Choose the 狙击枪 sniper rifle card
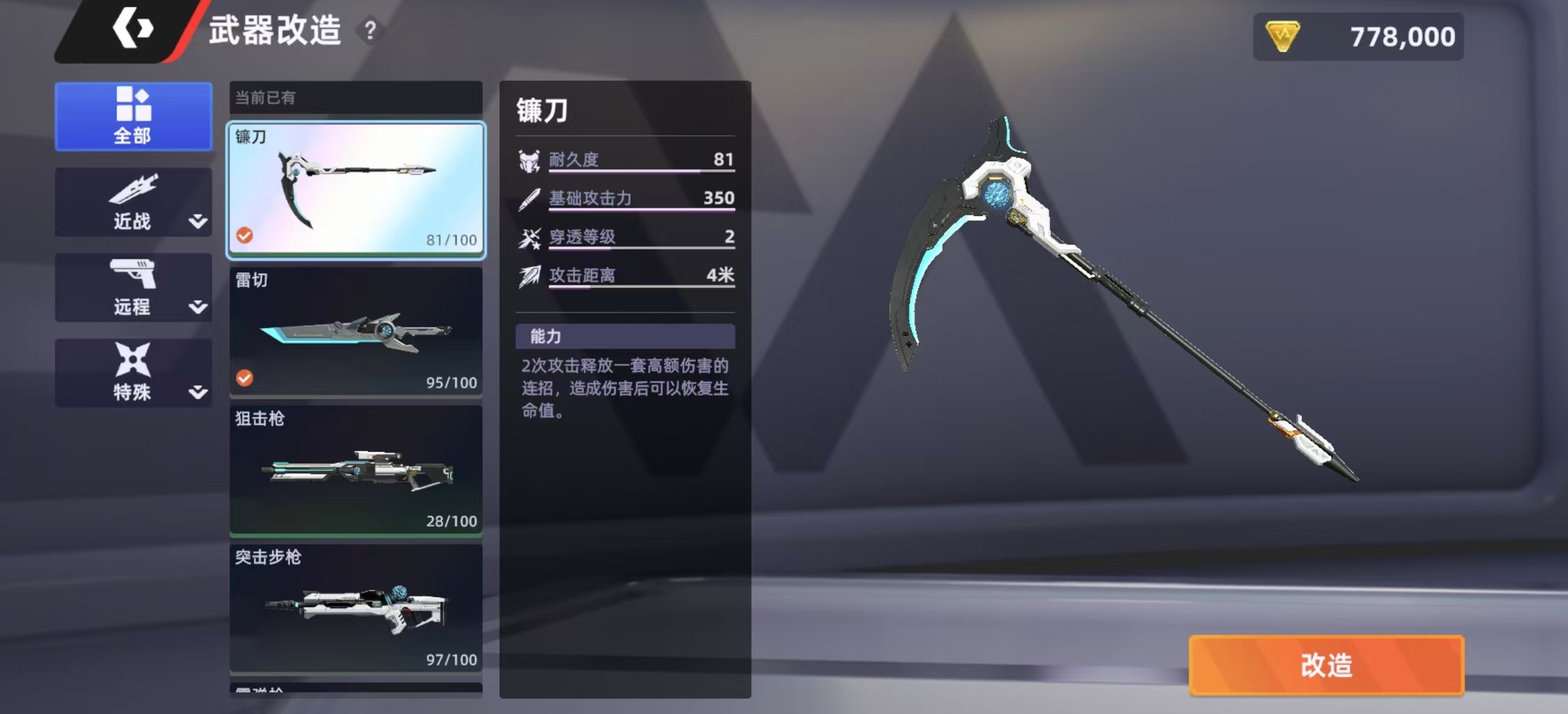 [x=356, y=470]
